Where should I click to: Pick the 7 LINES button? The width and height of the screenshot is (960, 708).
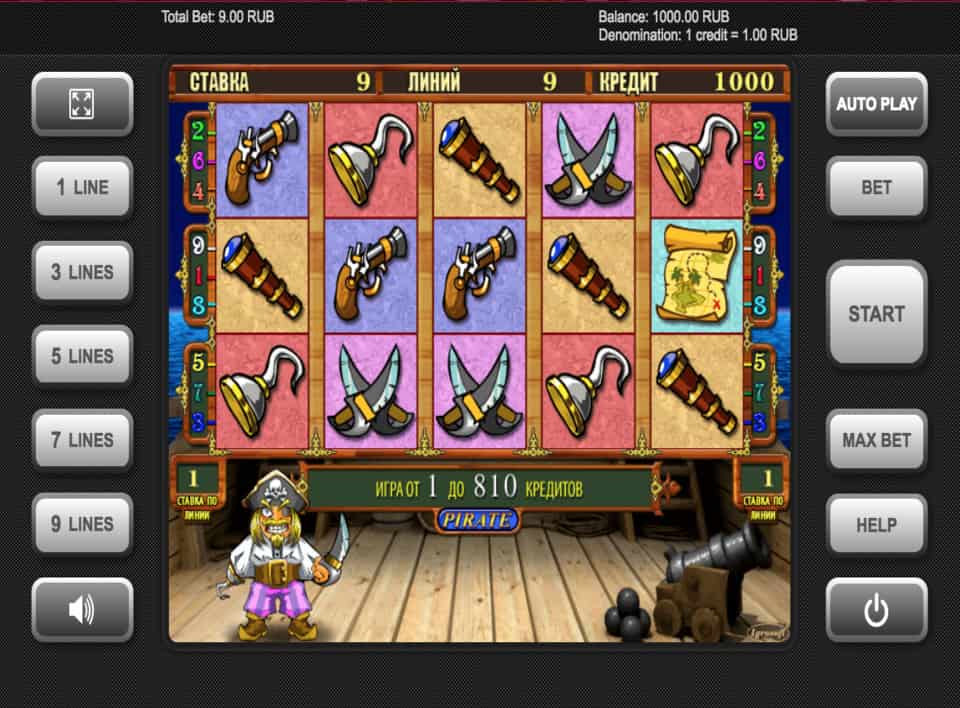82,439
